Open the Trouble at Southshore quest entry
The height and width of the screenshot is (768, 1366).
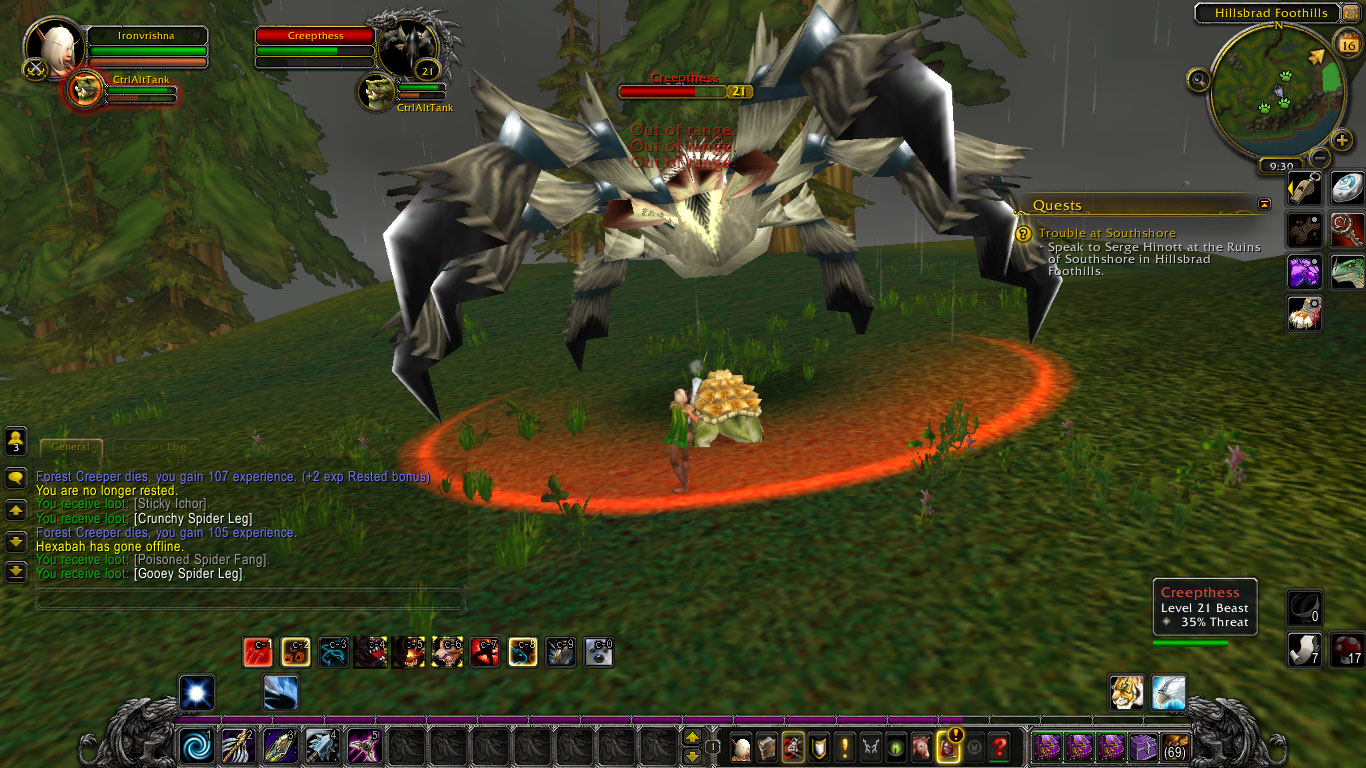pos(1107,233)
